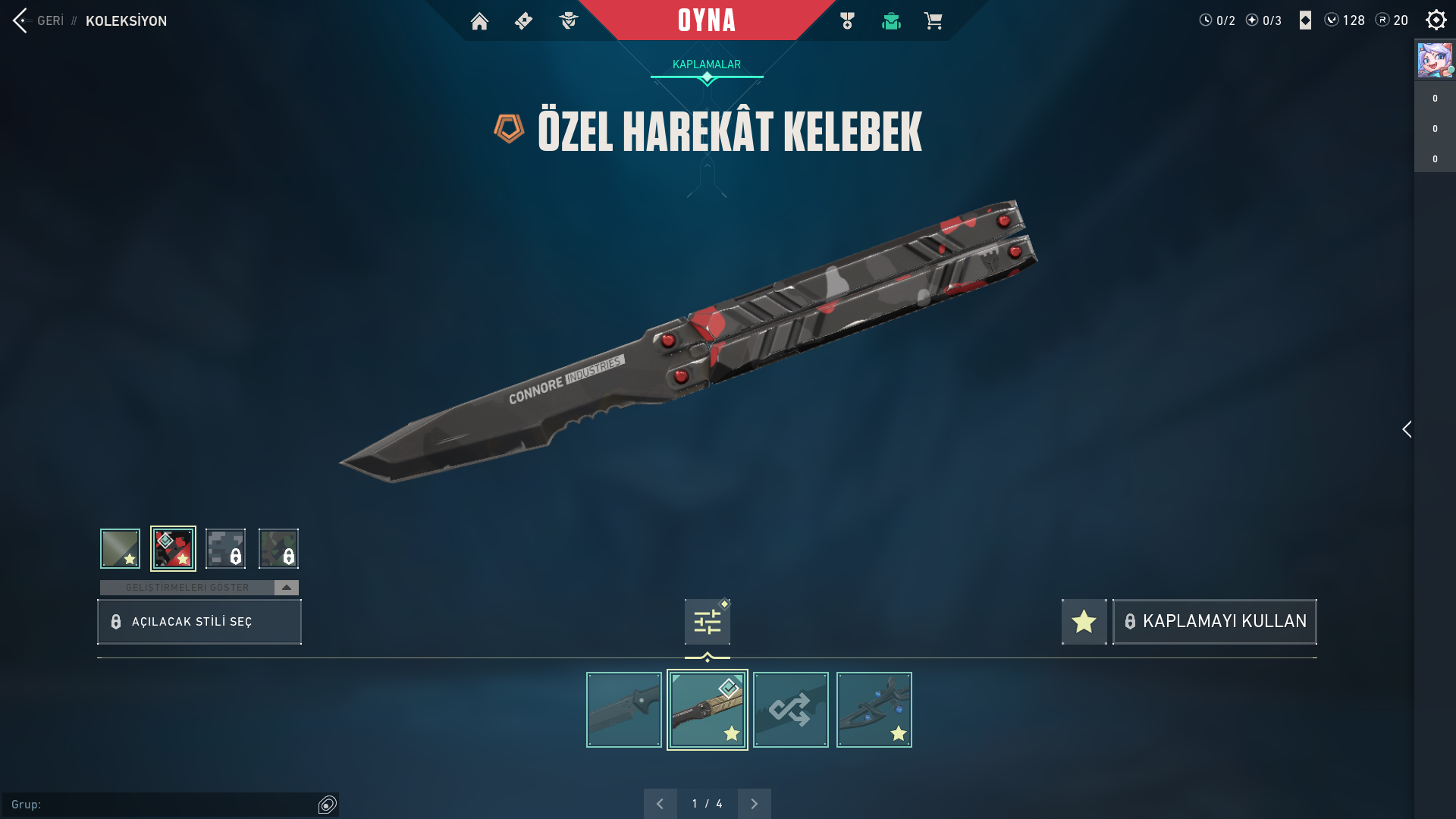Click the red OYNA play button
Screen dimensions: 1456x819
(x=706, y=20)
